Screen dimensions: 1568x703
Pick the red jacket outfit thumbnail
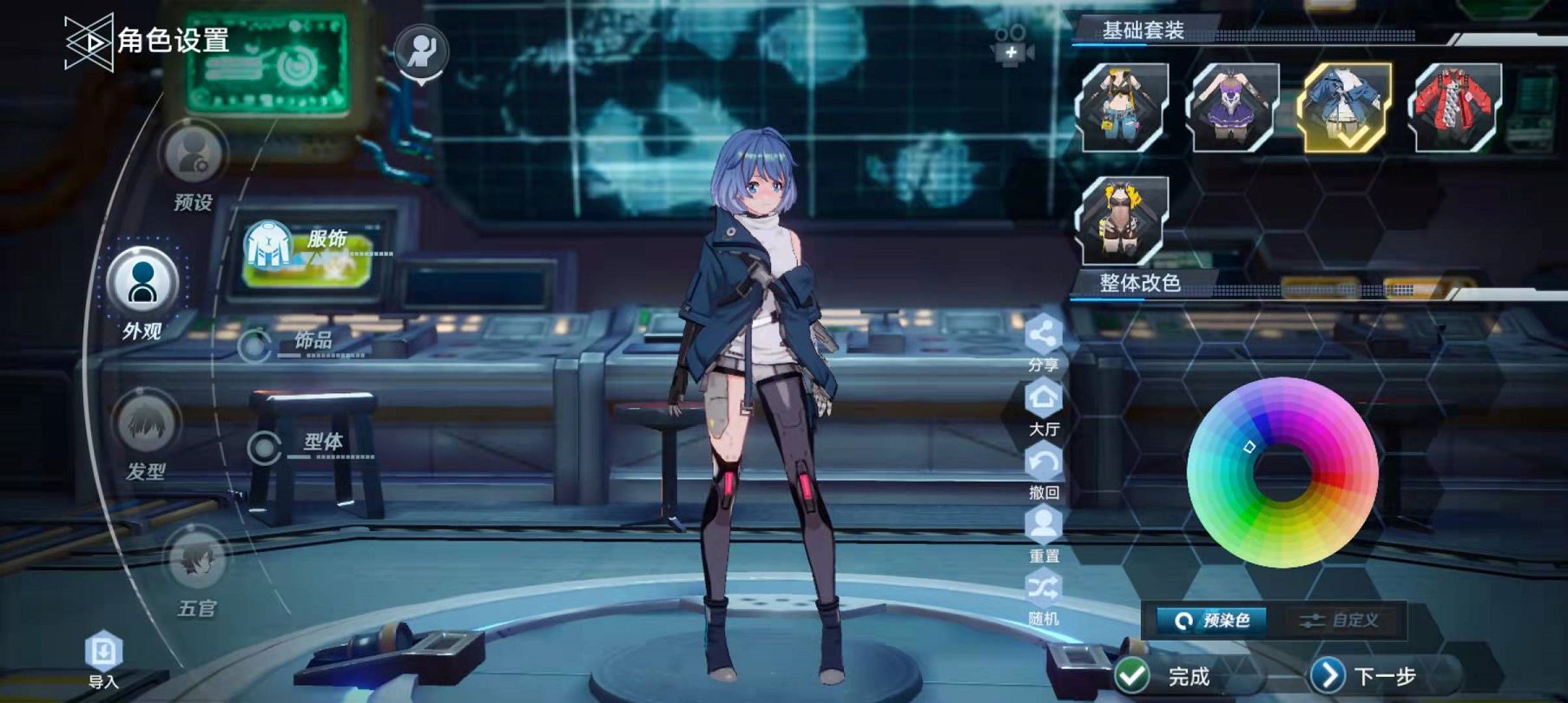tap(1455, 108)
